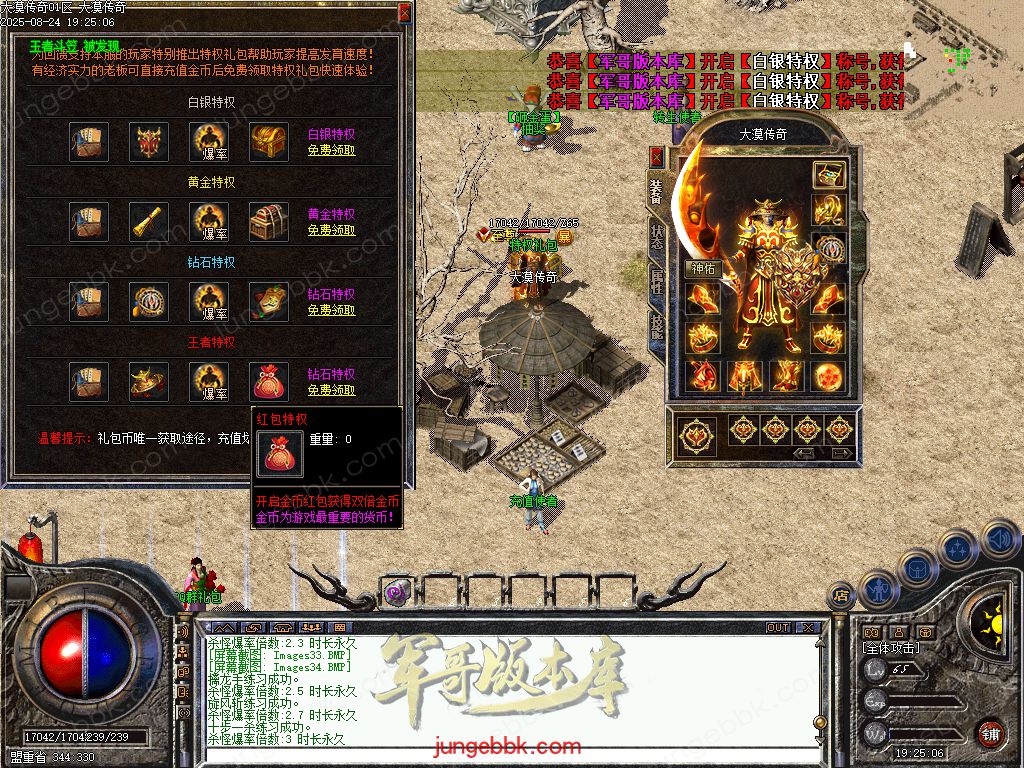
Task: Close the privilege gift pack window
Action: [x=404, y=12]
